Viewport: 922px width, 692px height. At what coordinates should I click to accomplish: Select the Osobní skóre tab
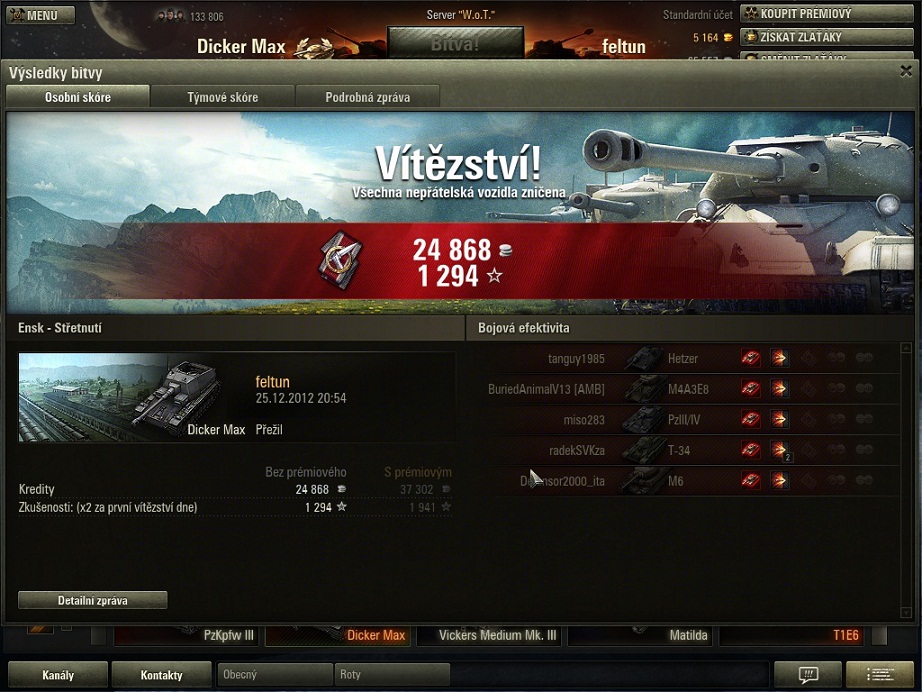pyautogui.click(x=78, y=97)
